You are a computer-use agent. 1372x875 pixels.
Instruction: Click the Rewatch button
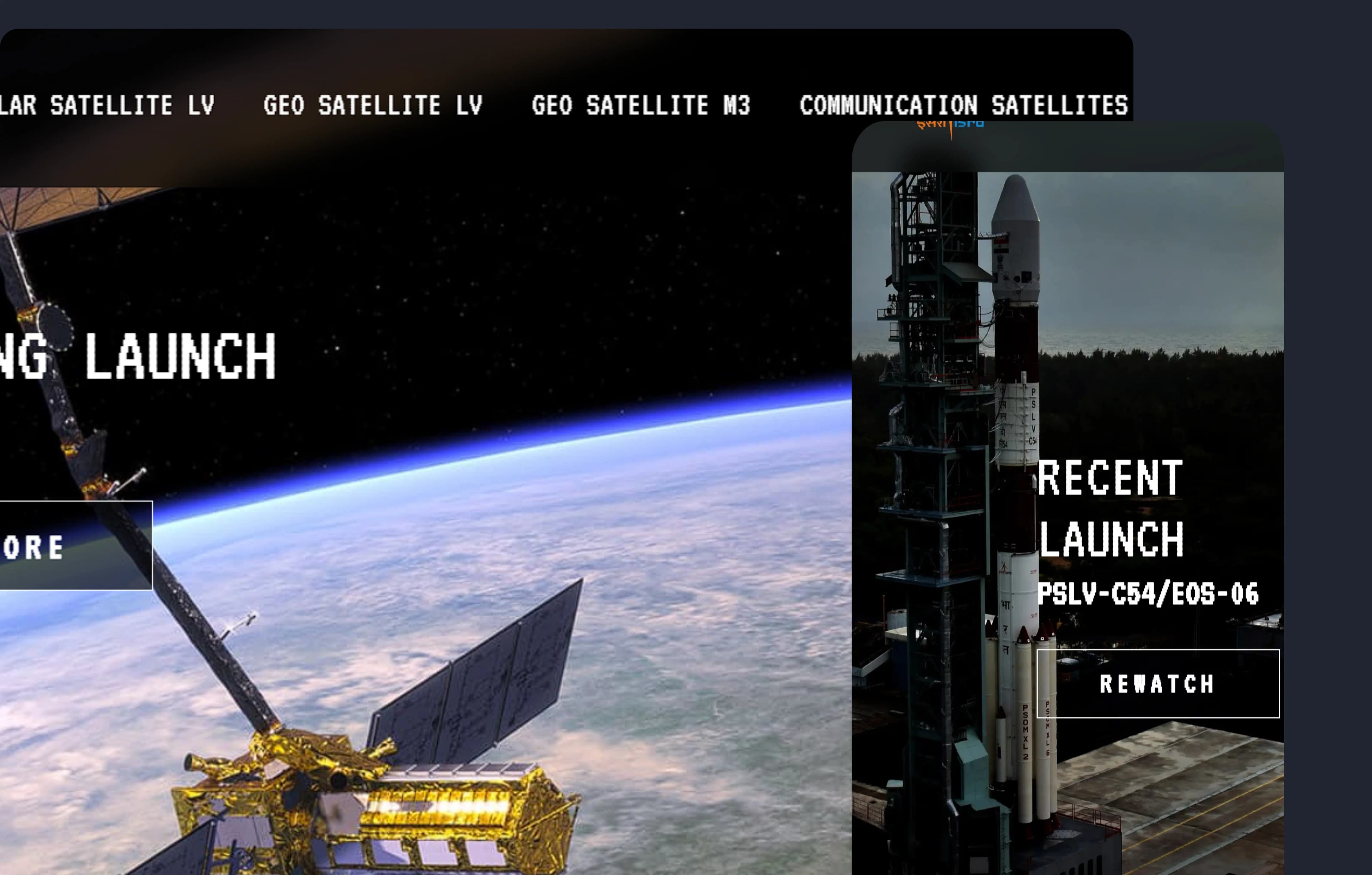click(1157, 683)
